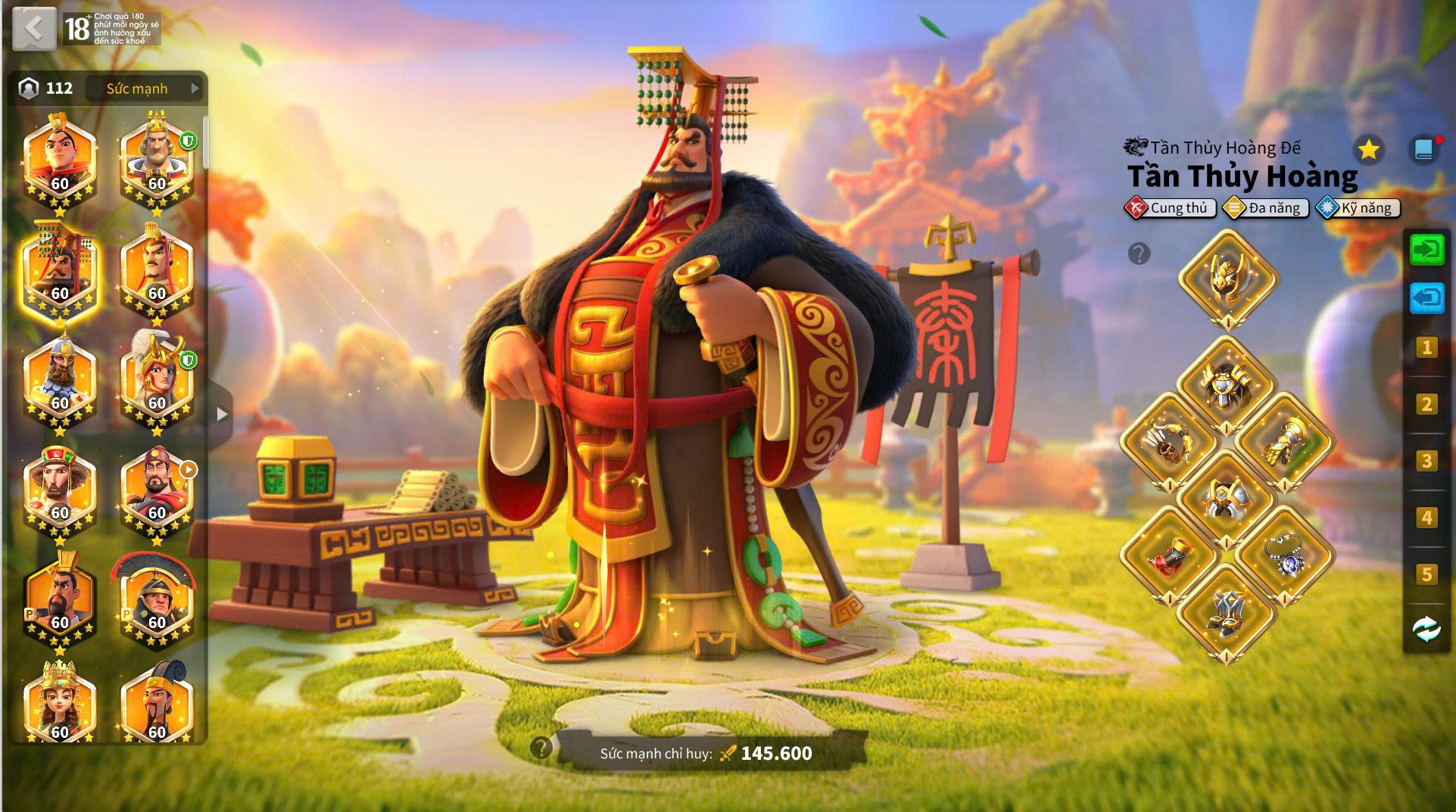The image size is (1456, 812).
Task: Click the Kỹ năng talent tag
Action: (x=1358, y=208)
